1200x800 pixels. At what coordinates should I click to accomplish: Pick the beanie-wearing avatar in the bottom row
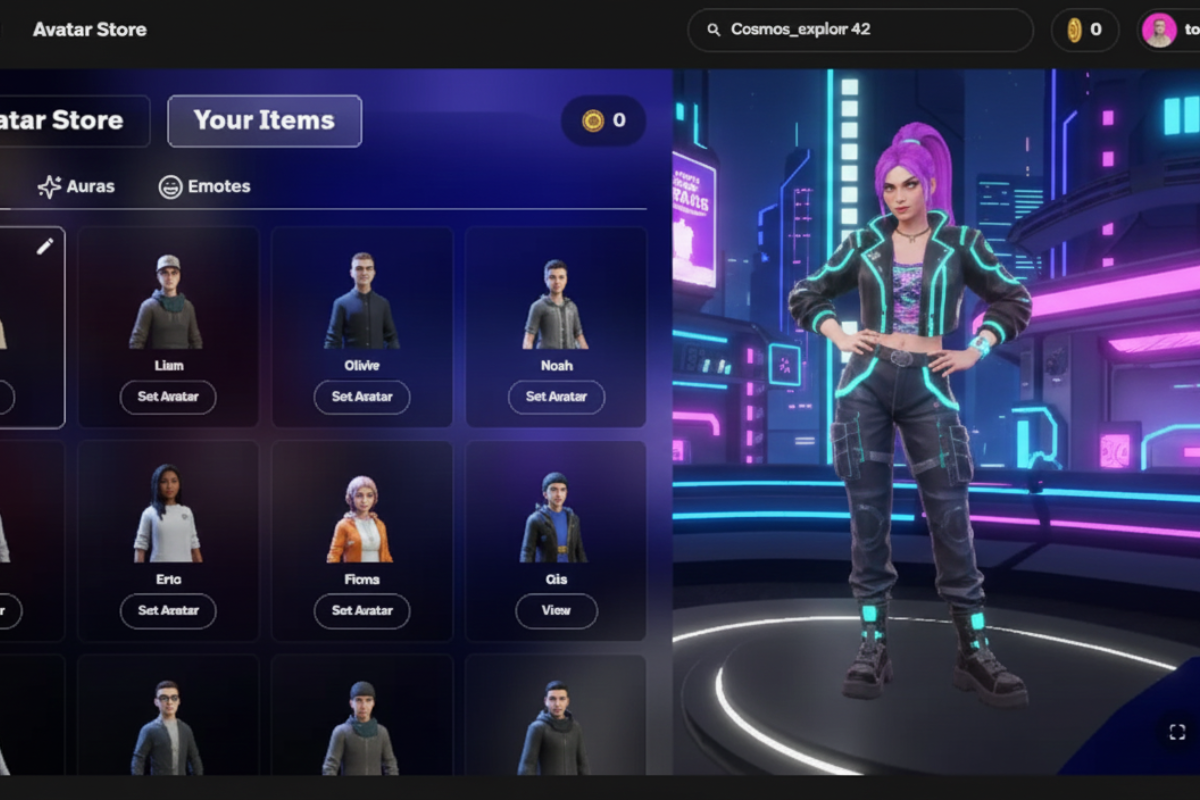pyautogui.click(x=362, y=727)
